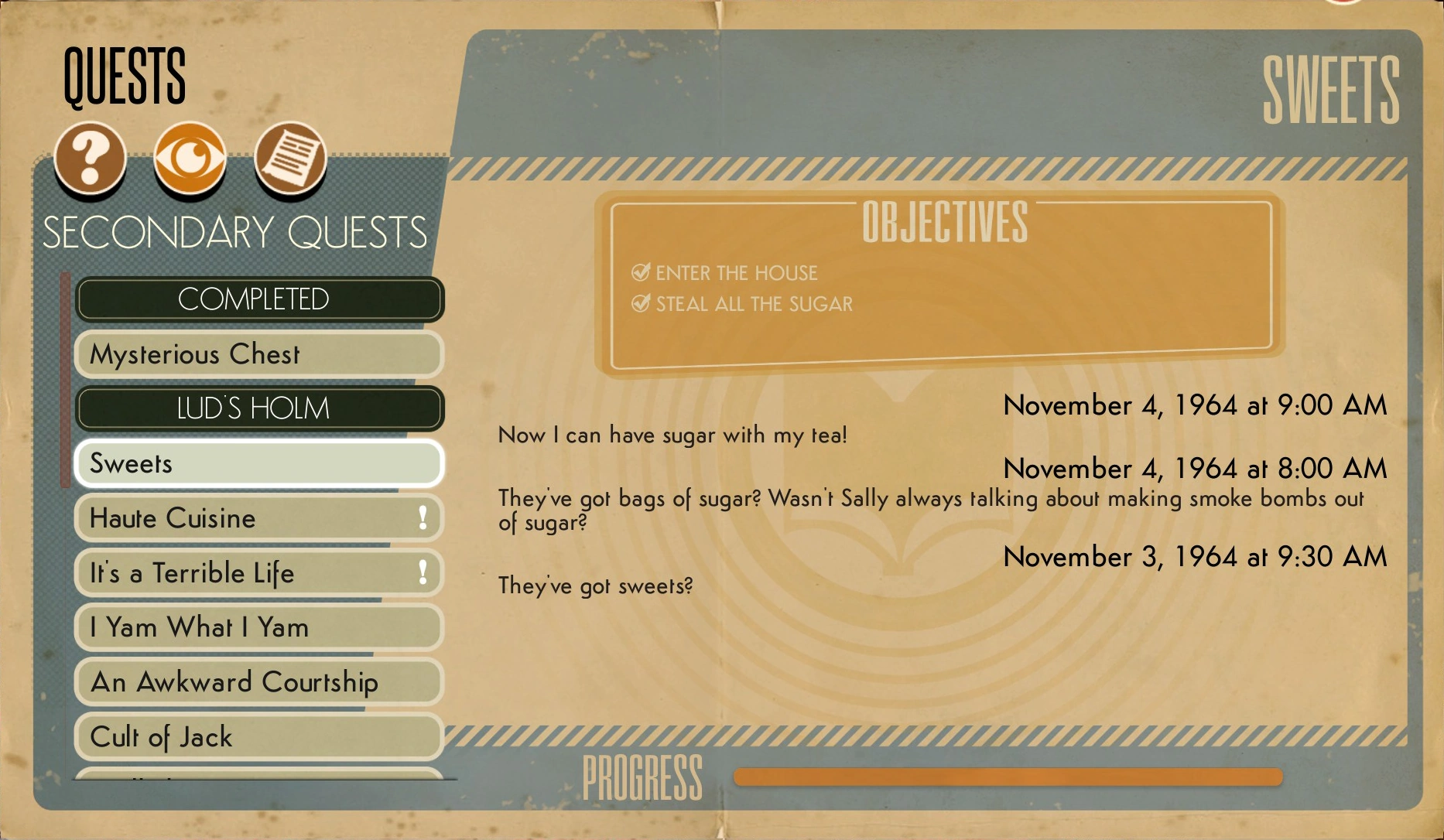1444x840 pixels.
Task: Click the exclamation badge on It's a Terrible Life
Action: coord(421,573)
